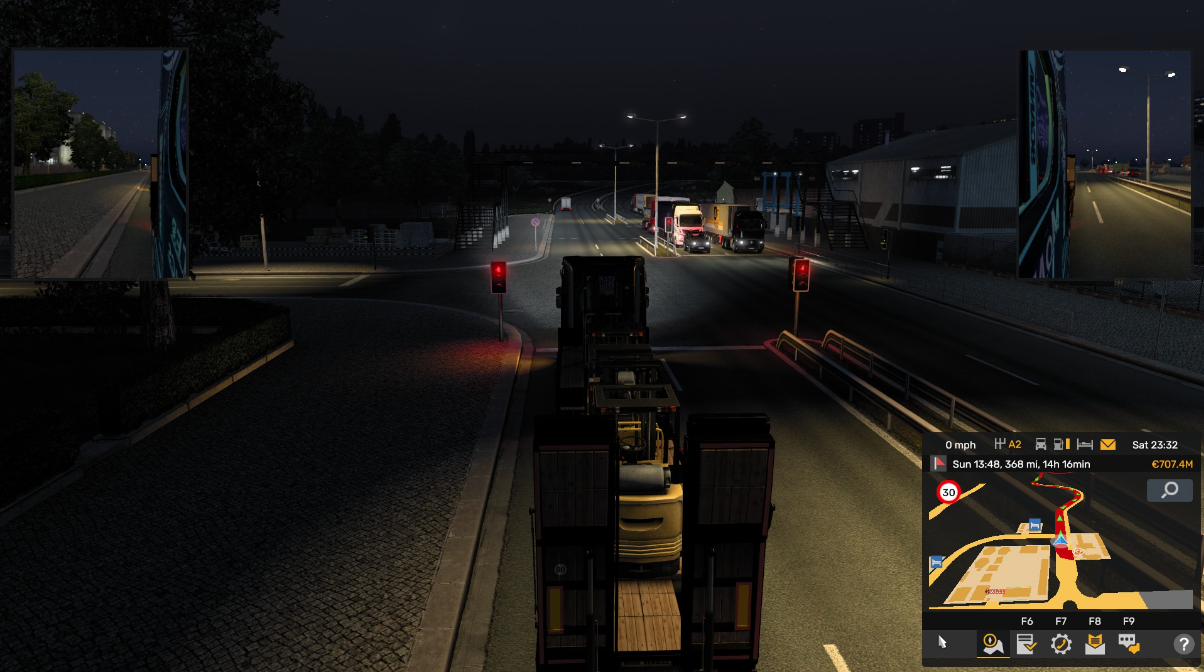Switch to the job info checklist tab
This screenshot has height=672, width=1204.
click(1026, 645)
